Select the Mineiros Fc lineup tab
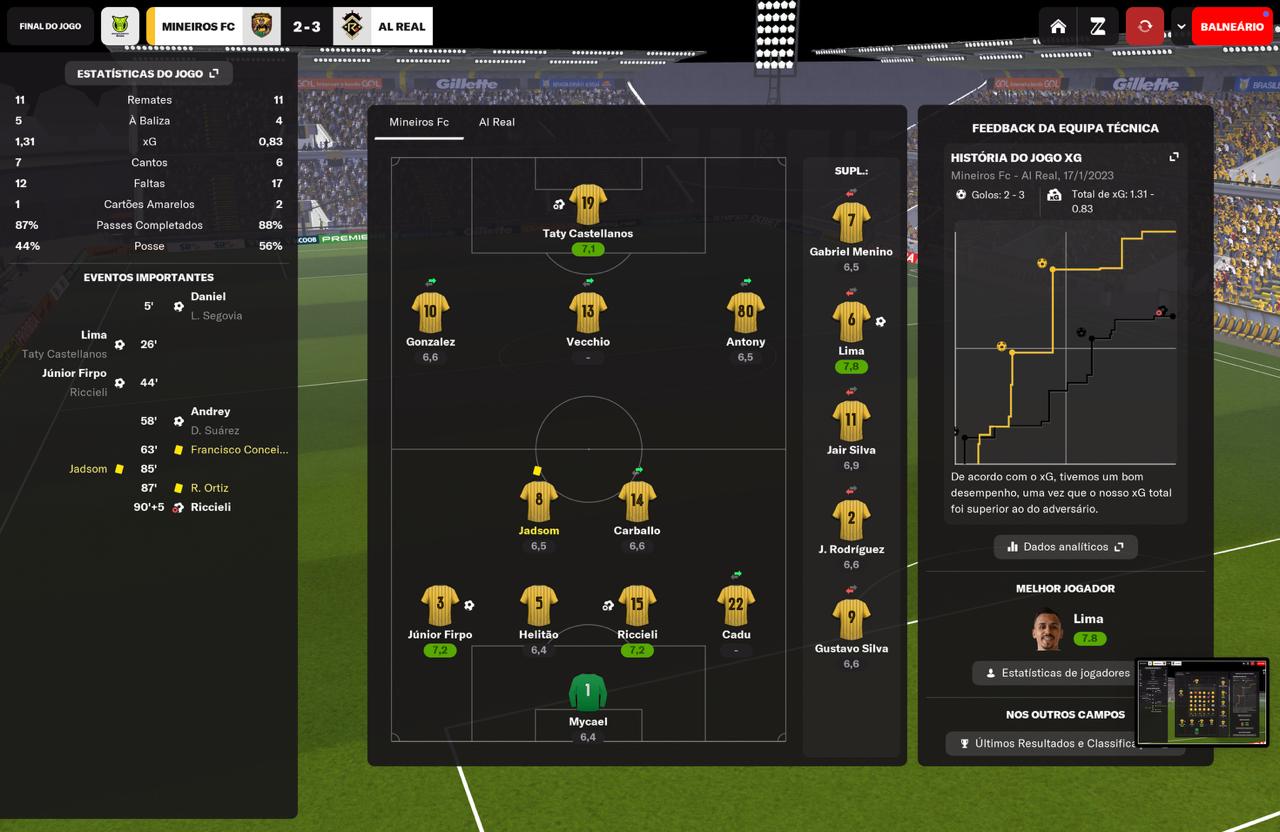The width and height of the screenshot is (1280, 832). click(419, 122)
